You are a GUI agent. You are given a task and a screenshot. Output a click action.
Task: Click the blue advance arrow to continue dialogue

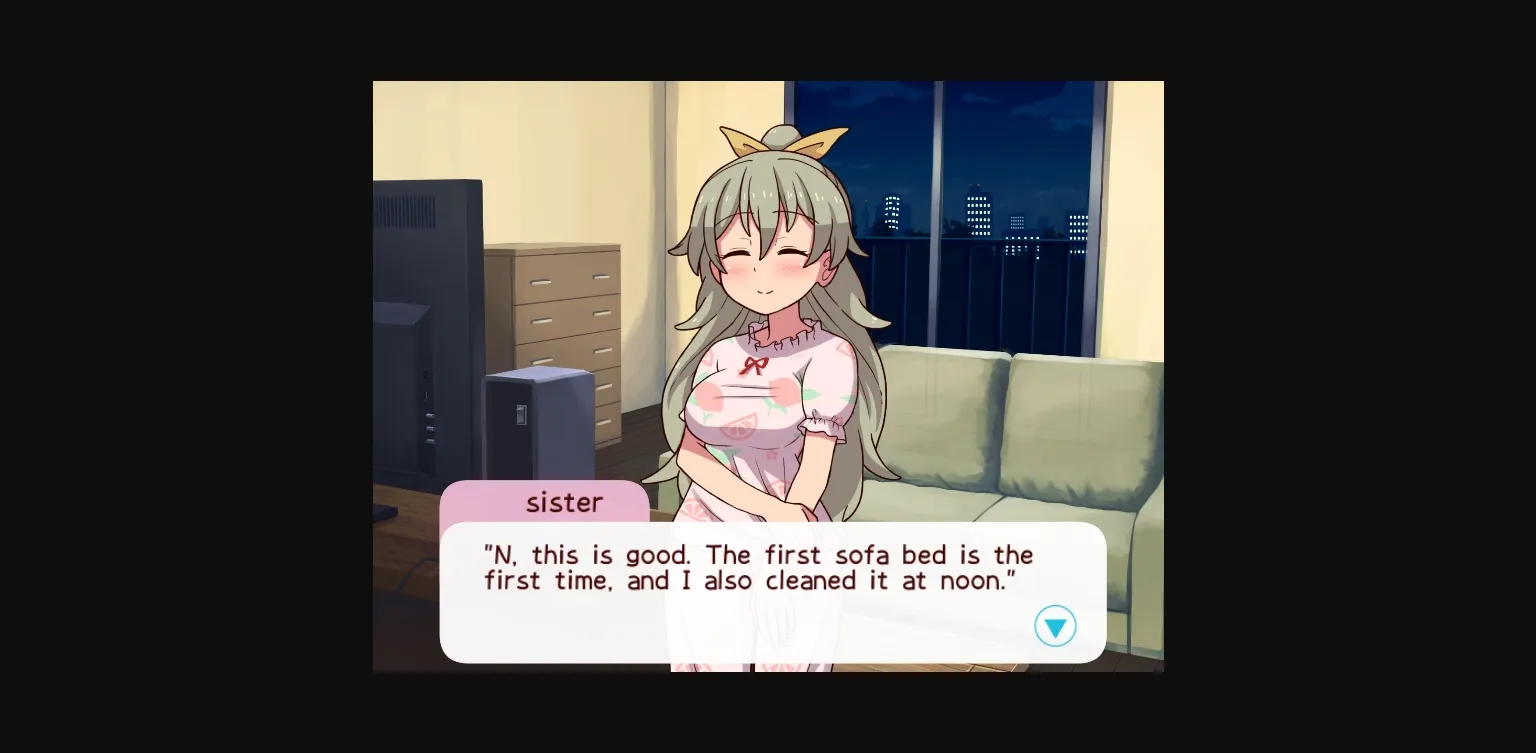pos(1056,626)
